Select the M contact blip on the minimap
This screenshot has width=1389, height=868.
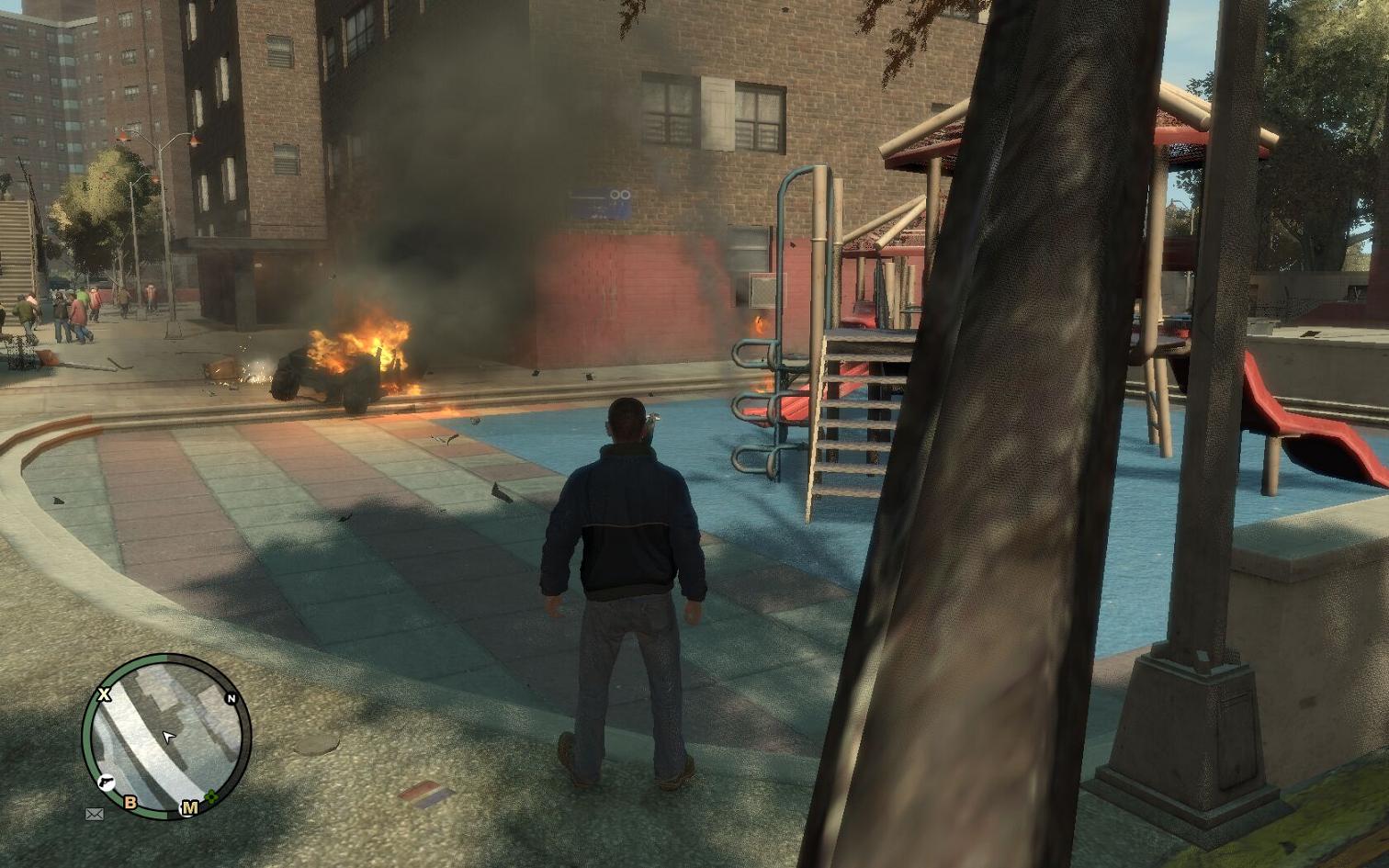click(x=189, y=808)
